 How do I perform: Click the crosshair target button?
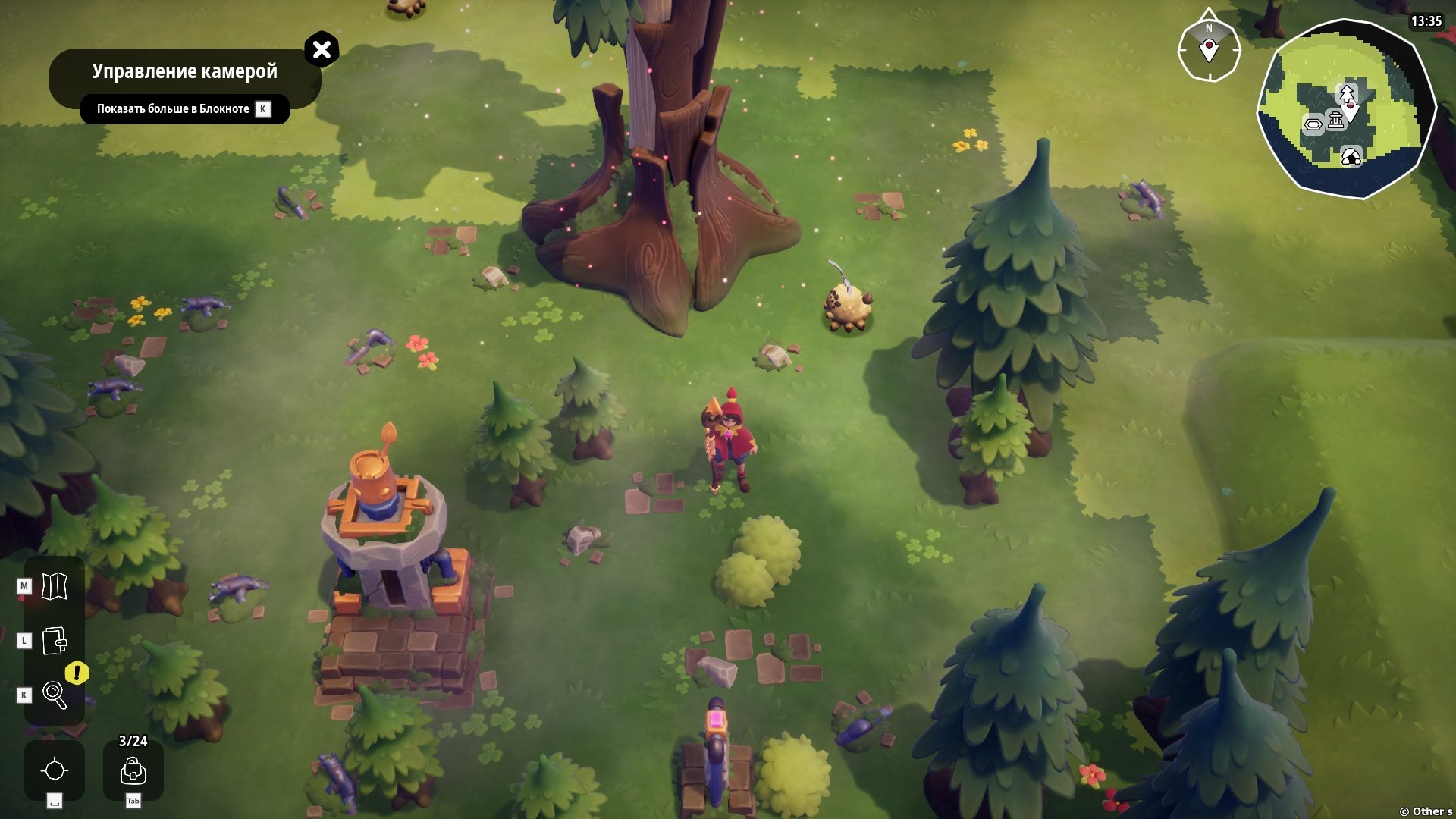[x=55, y=770]
